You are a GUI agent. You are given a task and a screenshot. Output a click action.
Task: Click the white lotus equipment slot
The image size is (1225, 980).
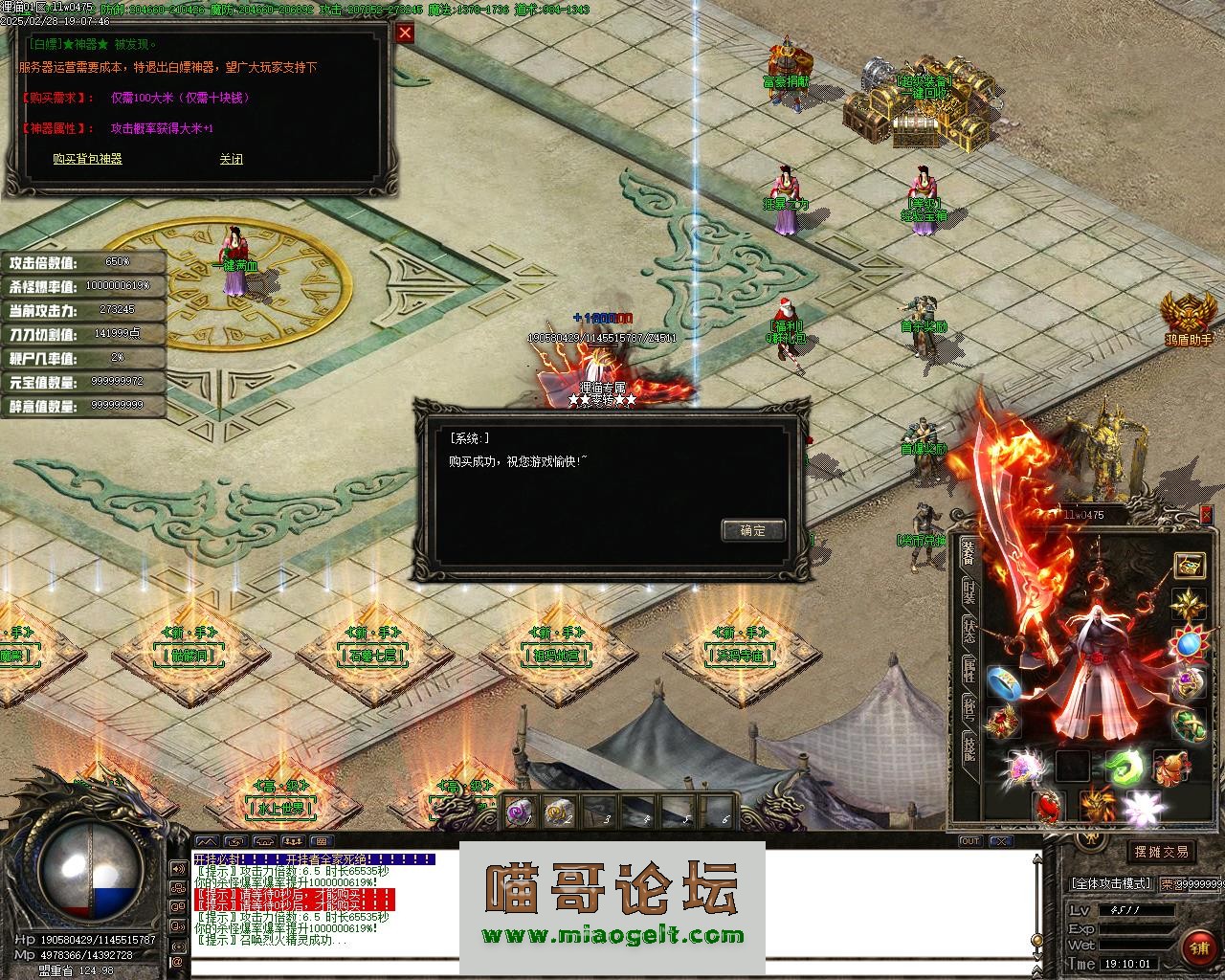1143,810
